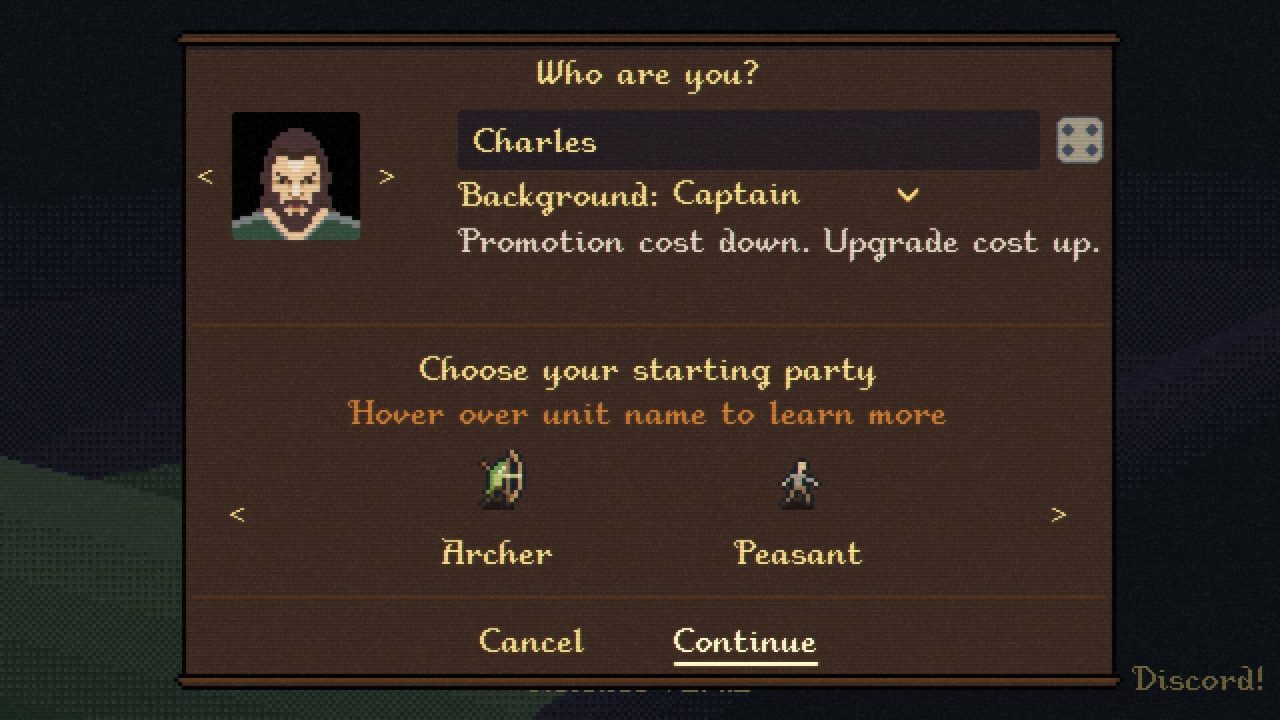Open the Background dropdown
Image resolution: width=1280 pixels, height=720 pixels.
tap(907, 195)
